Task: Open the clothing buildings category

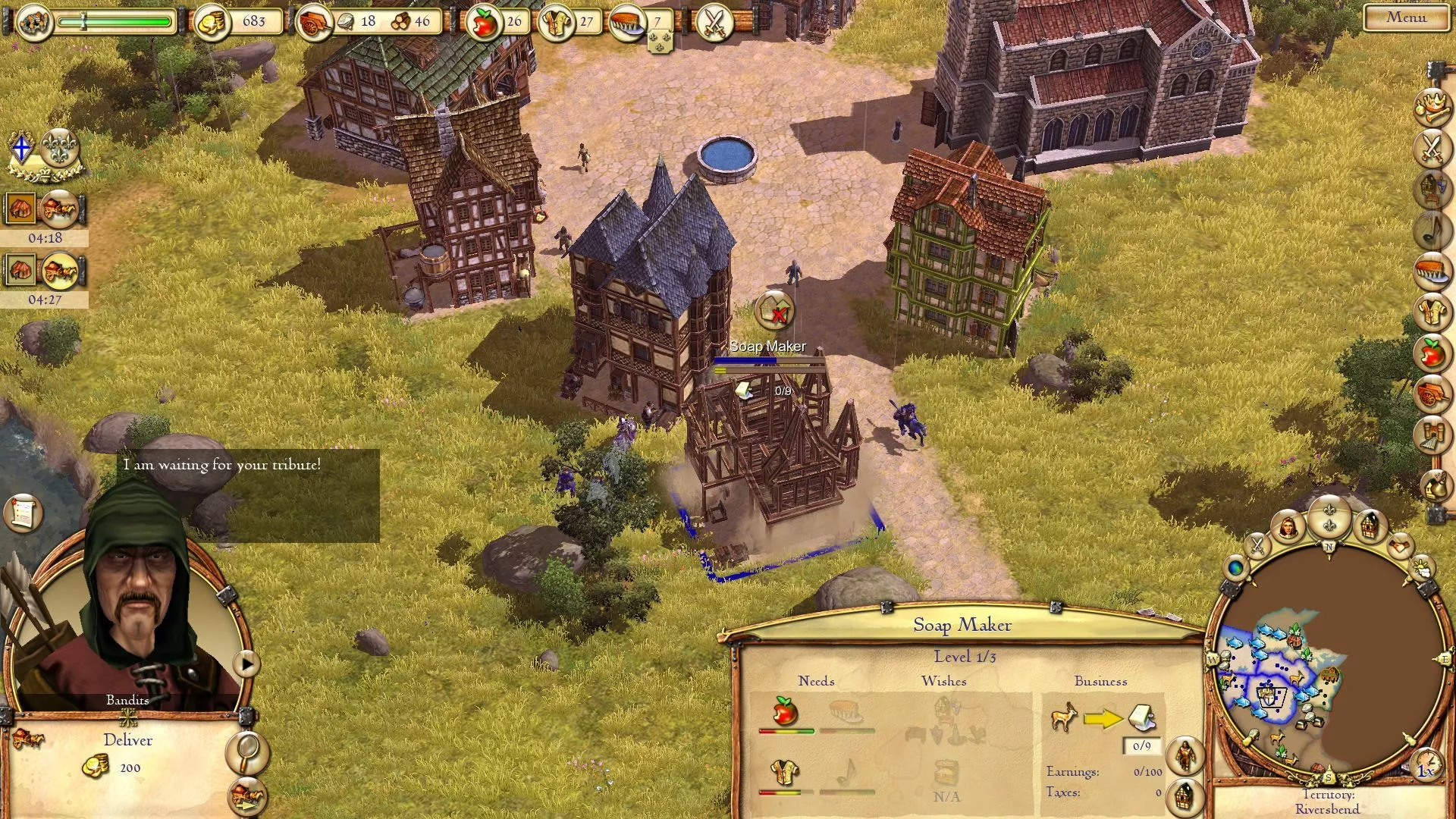Action: (x=1431, y=312)
